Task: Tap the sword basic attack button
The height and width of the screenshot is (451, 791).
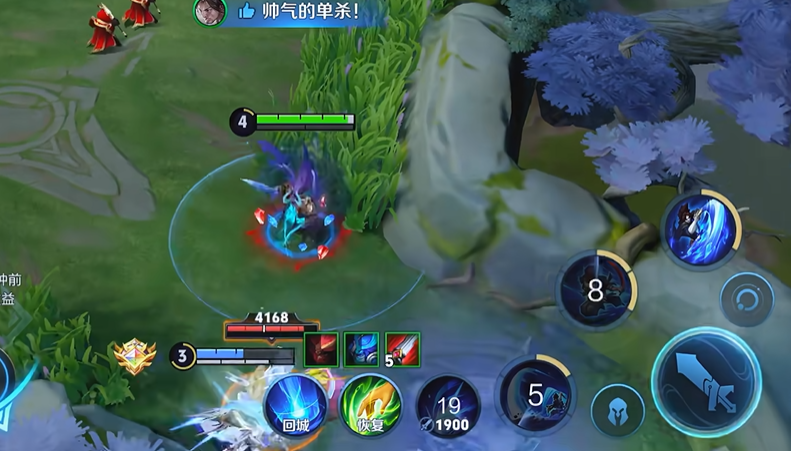Action: [x=707, y=379]
